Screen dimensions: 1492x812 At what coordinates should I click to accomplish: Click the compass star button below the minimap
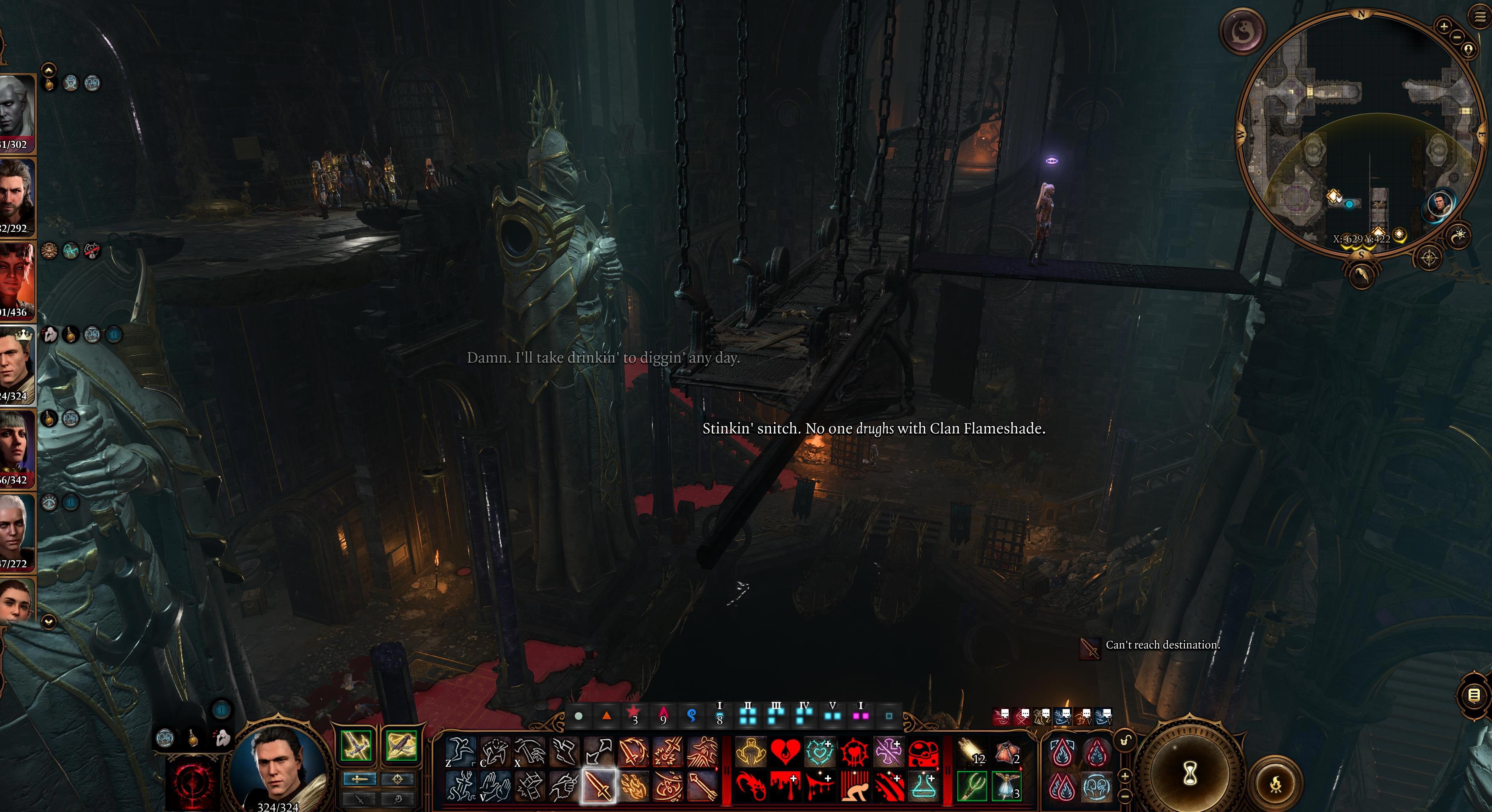(x=1429, y=258)
